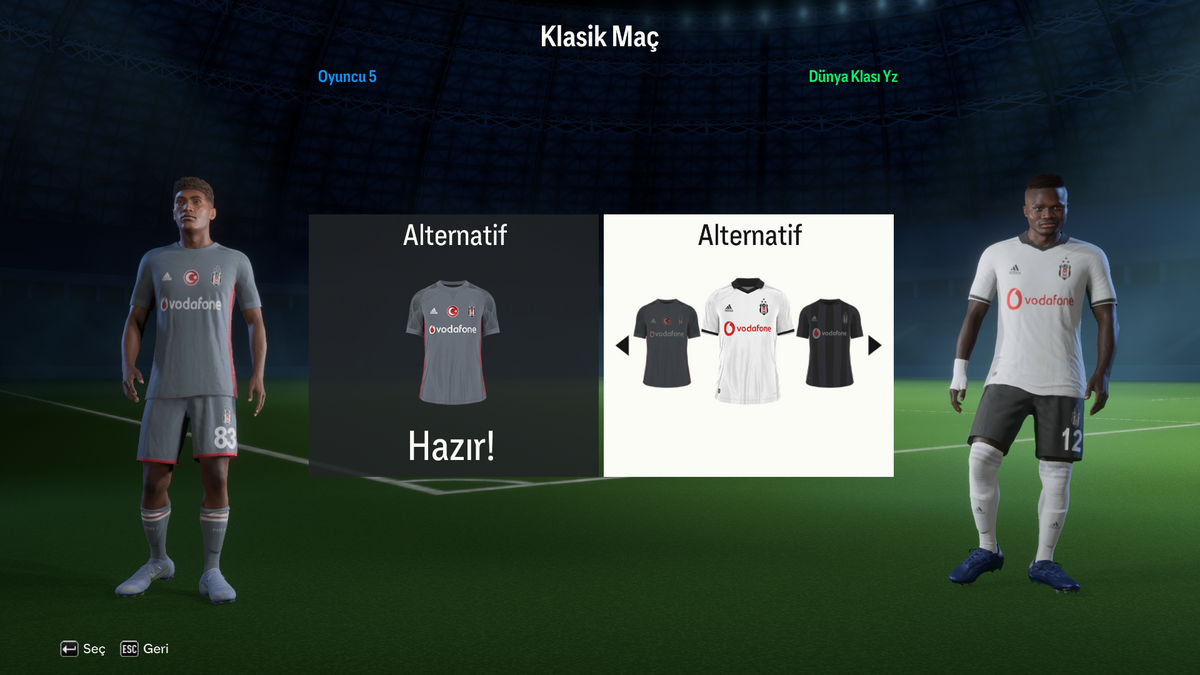Select the white Vodafone kit in the center
This screenshot has height=675, width=1200.
(x=748, y=340)
